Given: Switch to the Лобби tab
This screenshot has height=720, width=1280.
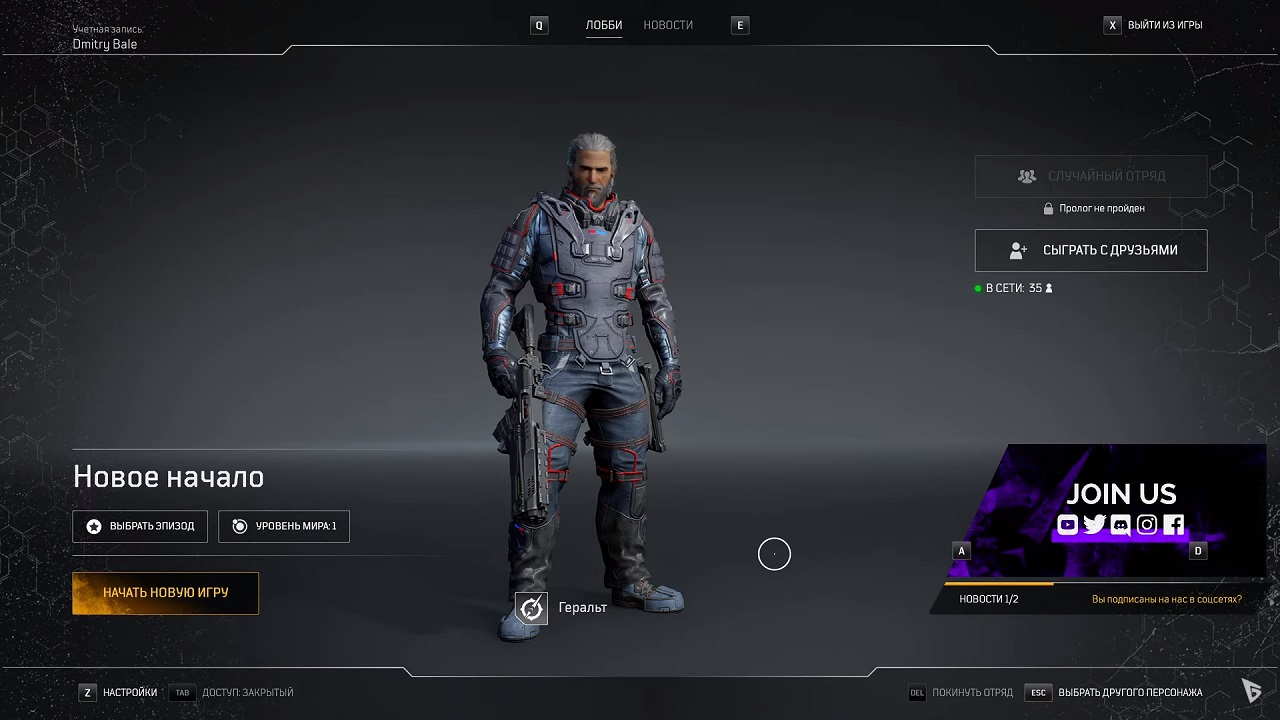Looking at the screenshot, I should tap(604, 25).
